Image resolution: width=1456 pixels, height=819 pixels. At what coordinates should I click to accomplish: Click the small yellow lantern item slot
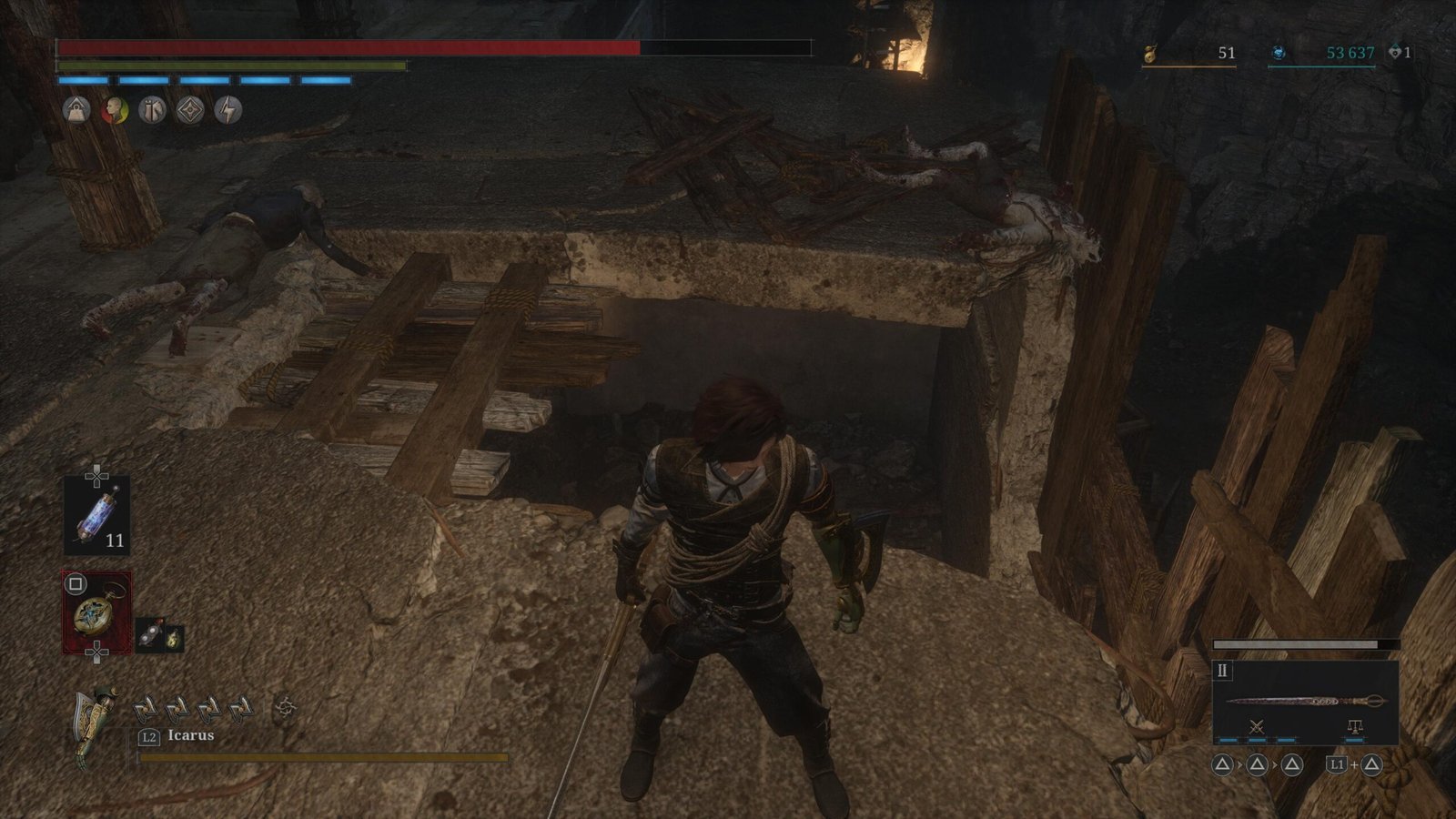click(x=172, y=639)
